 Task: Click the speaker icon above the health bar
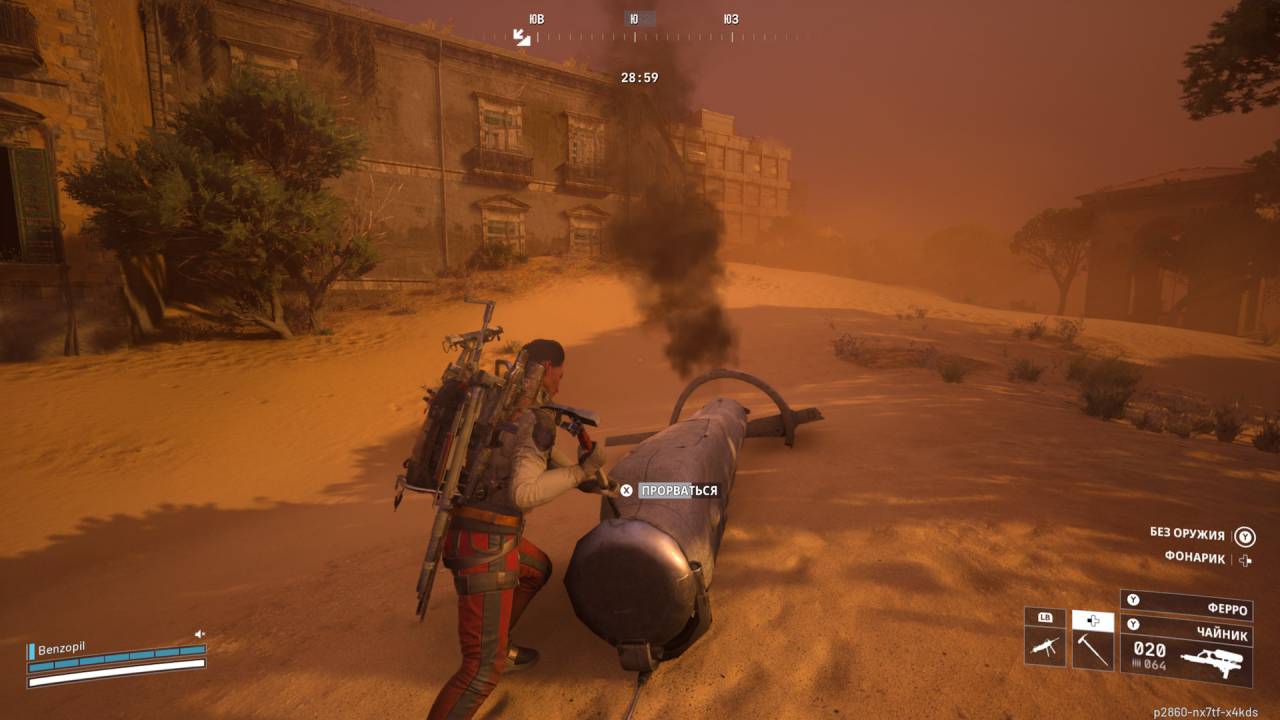(x=200, y=634)
